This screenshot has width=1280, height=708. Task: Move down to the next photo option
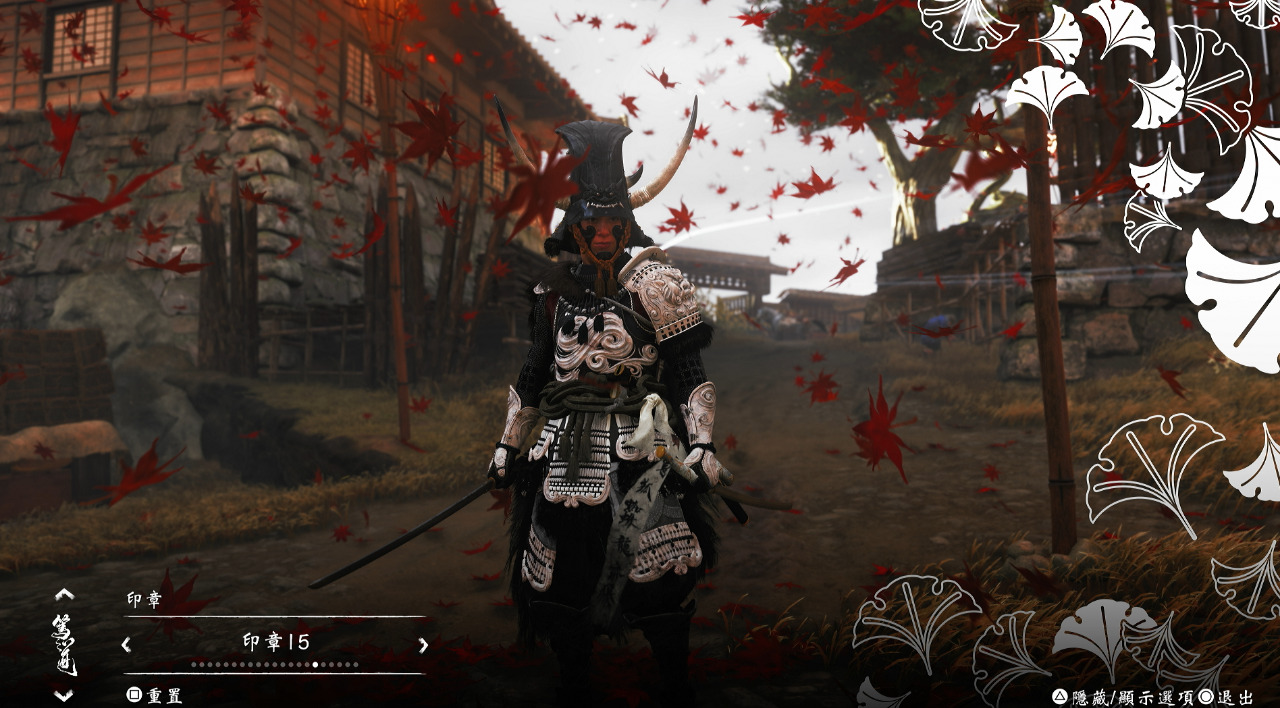click(64, 695)
